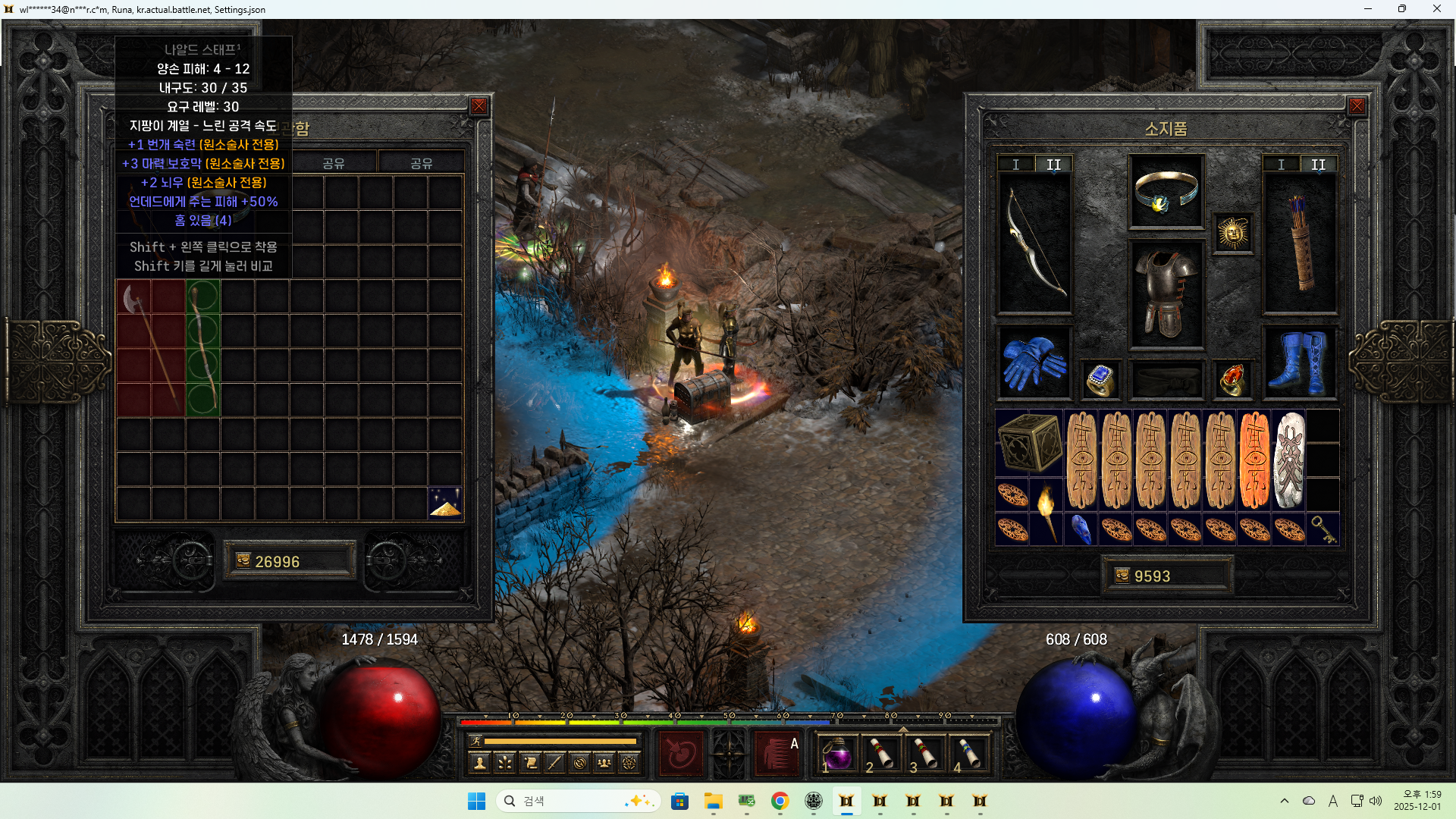The image size is (1456, 819).
Task: Select the gnarled staff in the stash
Action: pyautogui.click(x=203, y=347)
